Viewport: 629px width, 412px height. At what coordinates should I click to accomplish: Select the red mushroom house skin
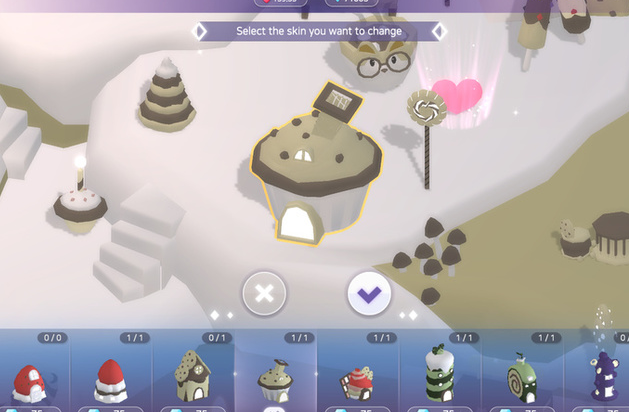coord(29,381)
